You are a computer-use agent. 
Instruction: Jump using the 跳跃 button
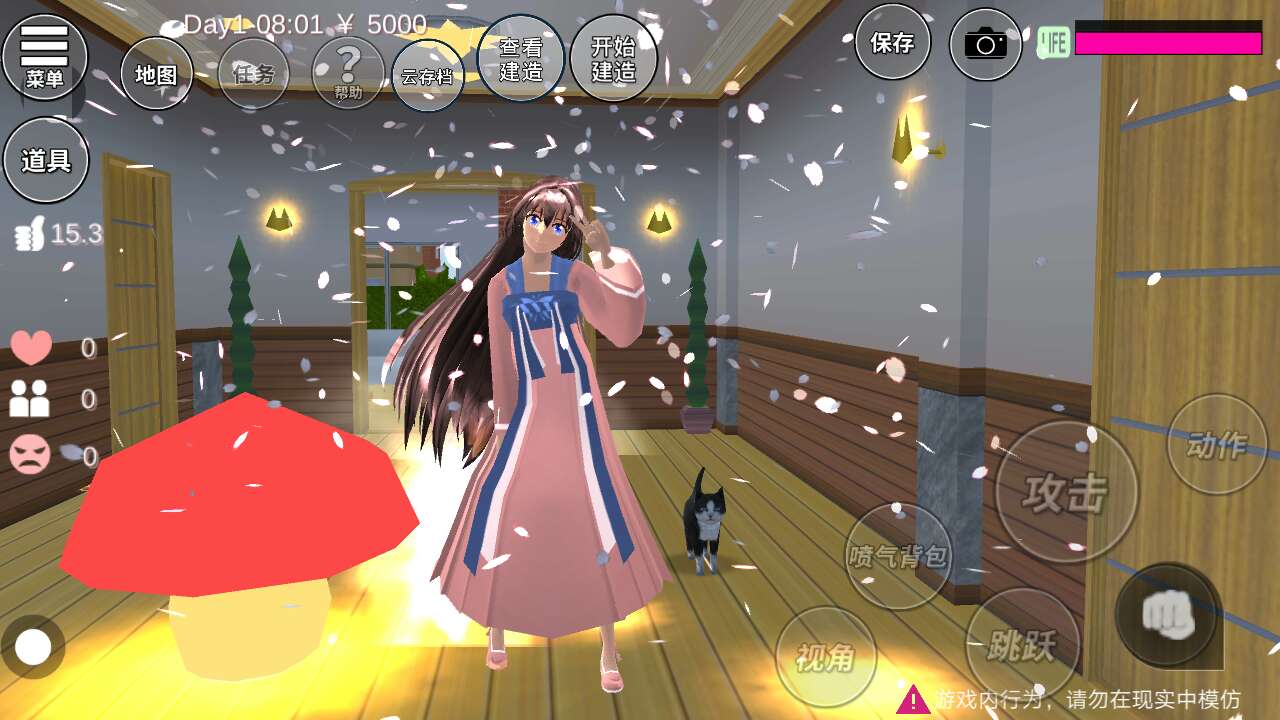tap(1022, 645)
